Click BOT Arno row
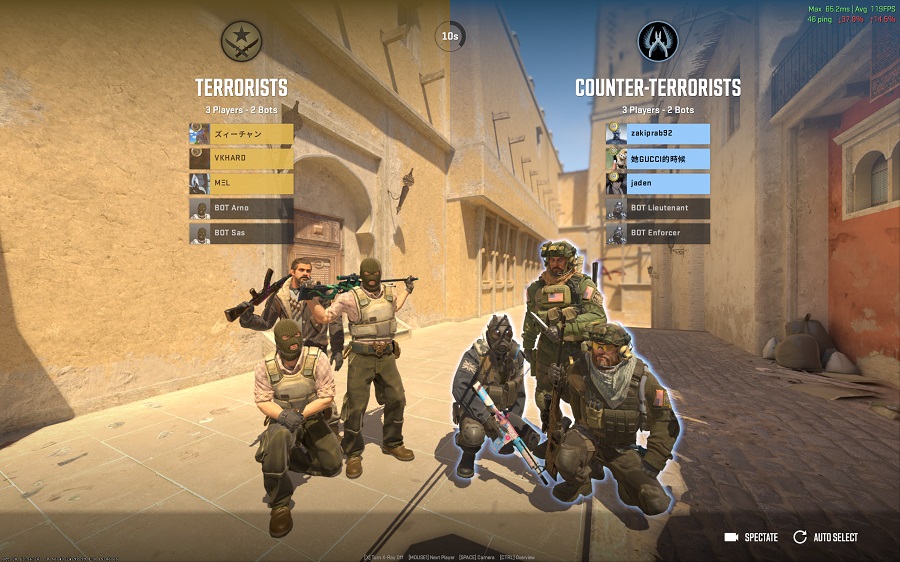 pos(241,208)
